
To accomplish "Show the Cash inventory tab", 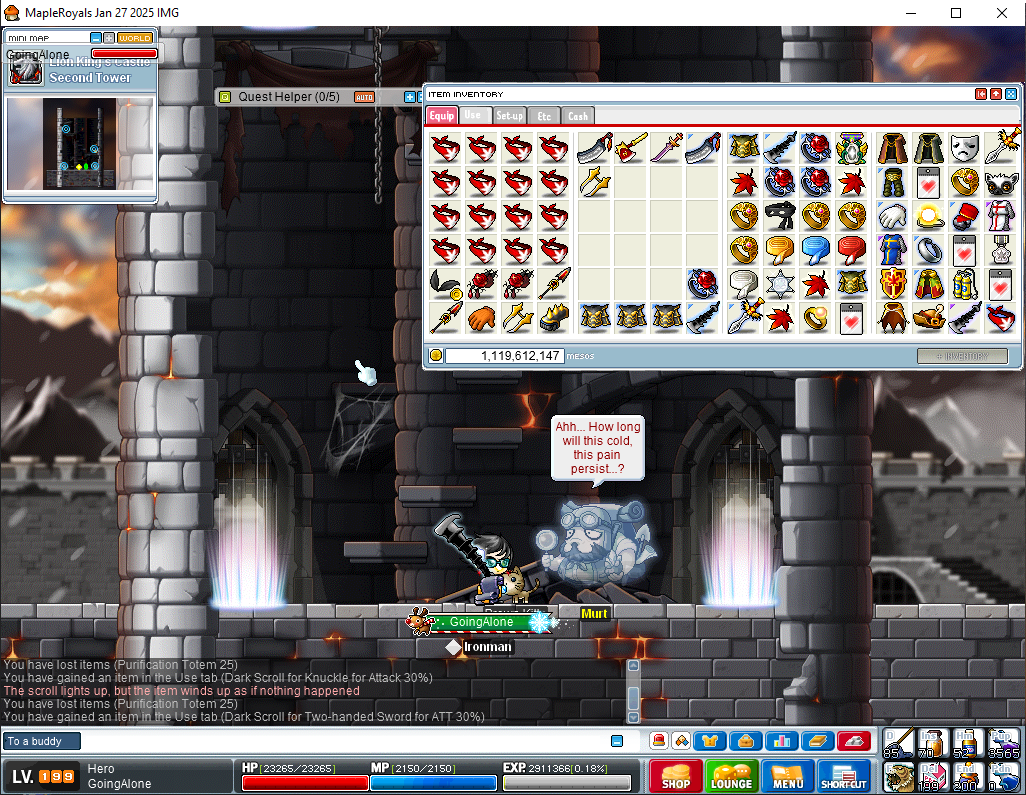I will pyautogui.click(x=577, y=116).
